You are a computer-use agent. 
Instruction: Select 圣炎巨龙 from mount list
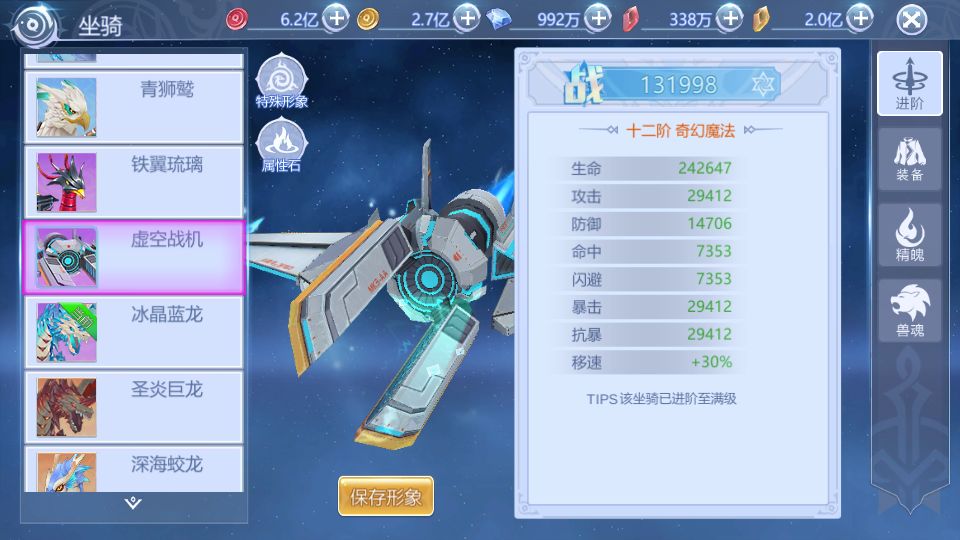(x=133, y=406)
